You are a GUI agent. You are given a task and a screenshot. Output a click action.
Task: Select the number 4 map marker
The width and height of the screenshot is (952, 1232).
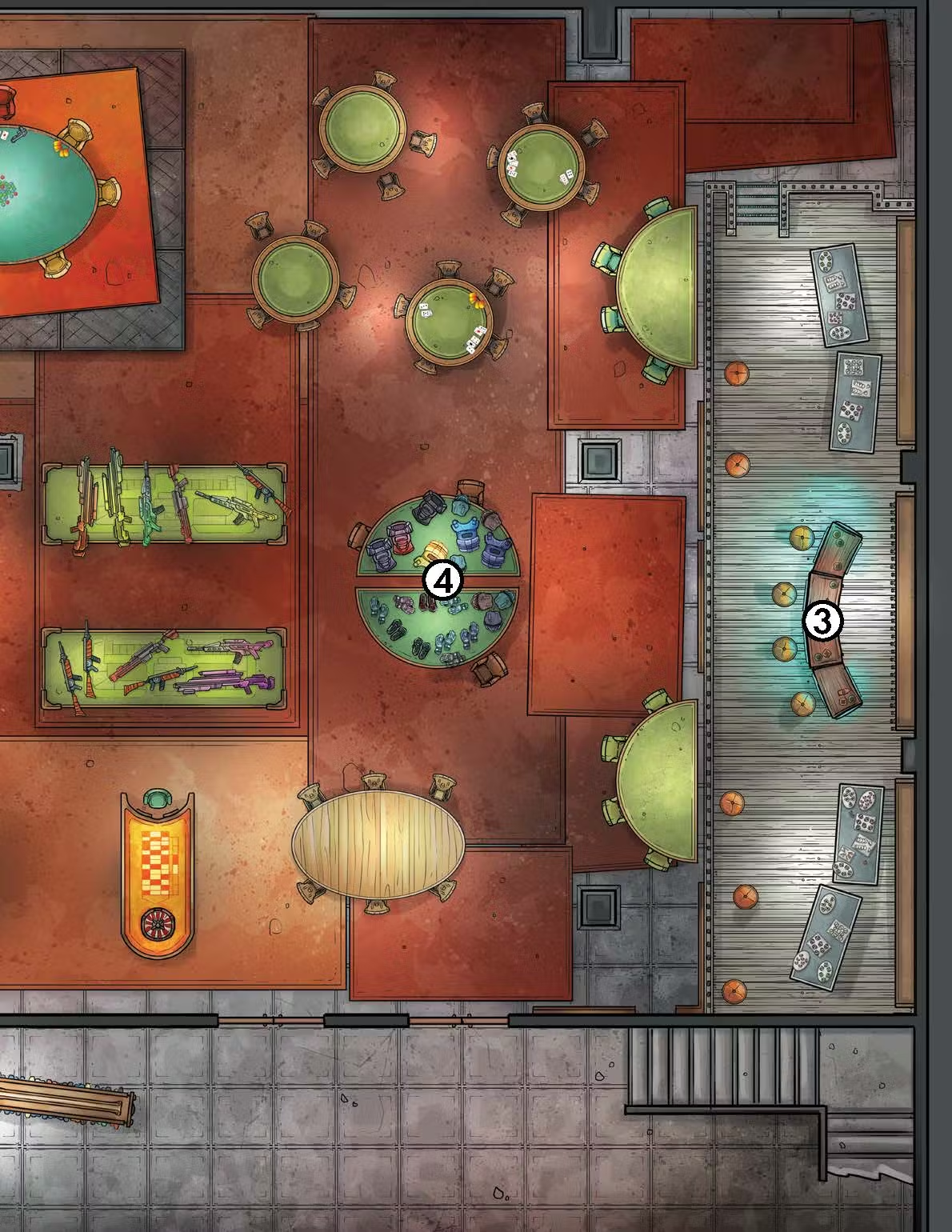click(x=442, y=582)
